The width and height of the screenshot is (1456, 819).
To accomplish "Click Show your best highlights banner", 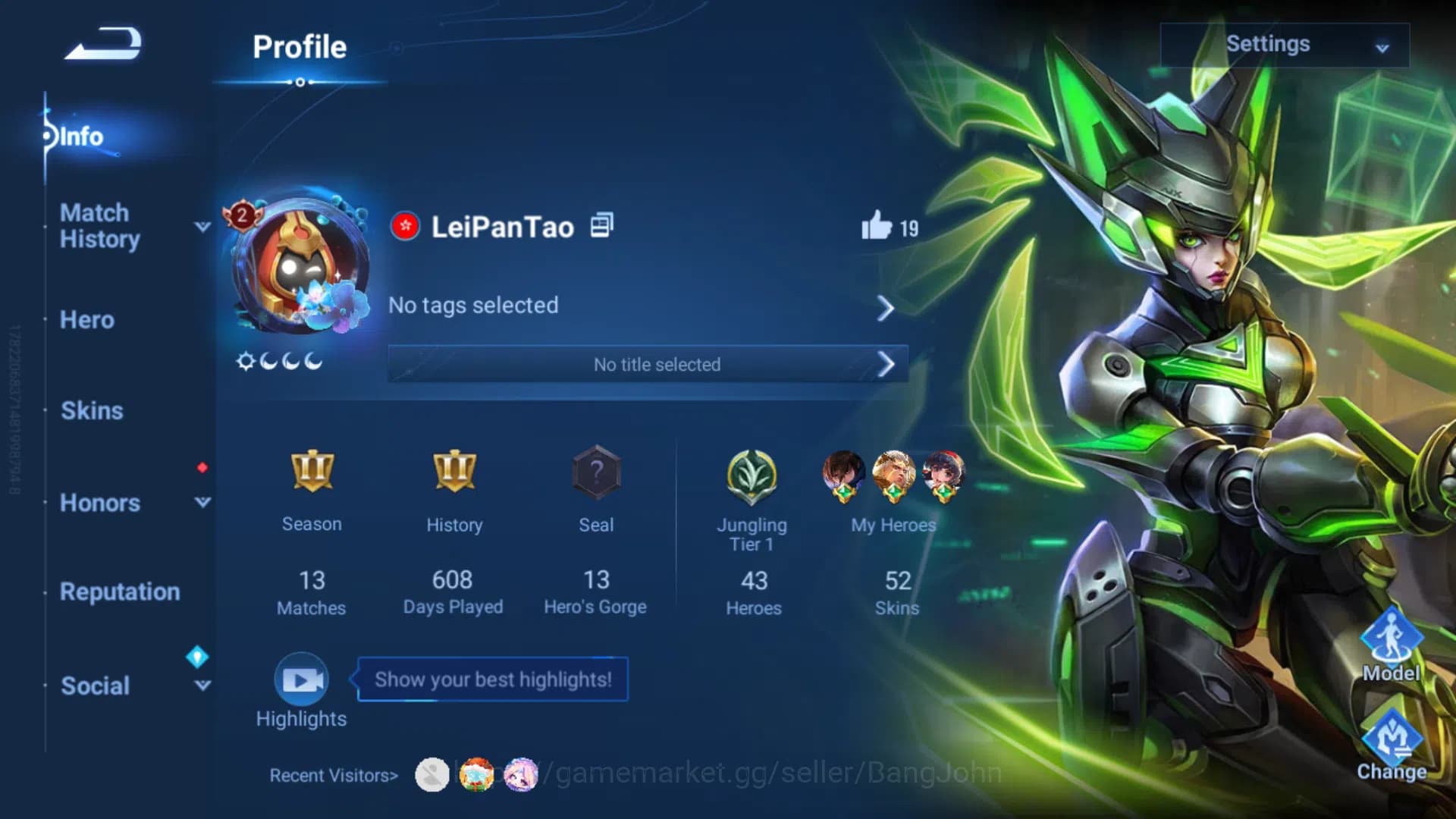I will 491,679.
